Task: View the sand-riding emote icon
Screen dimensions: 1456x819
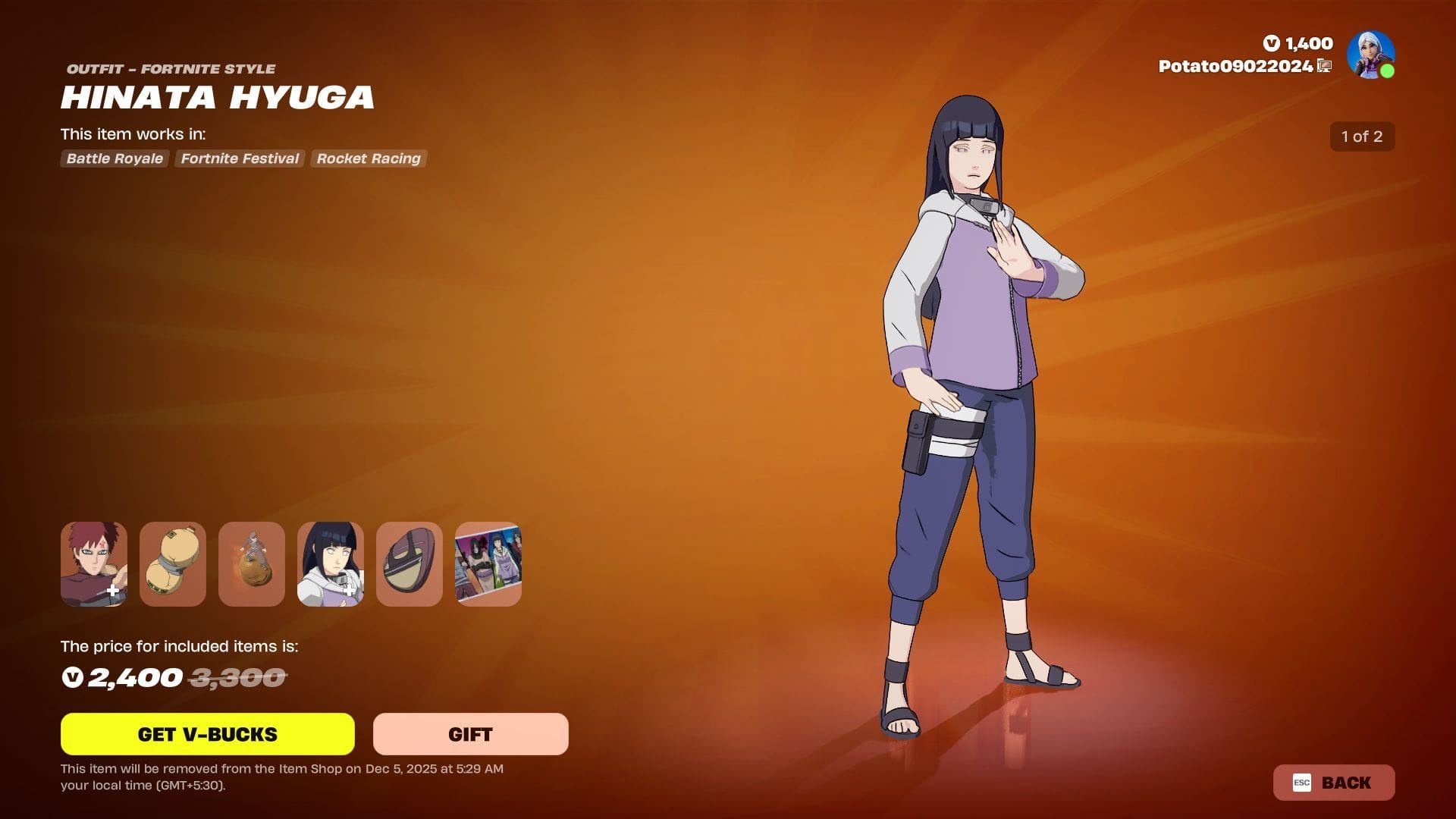Action: 251,564
